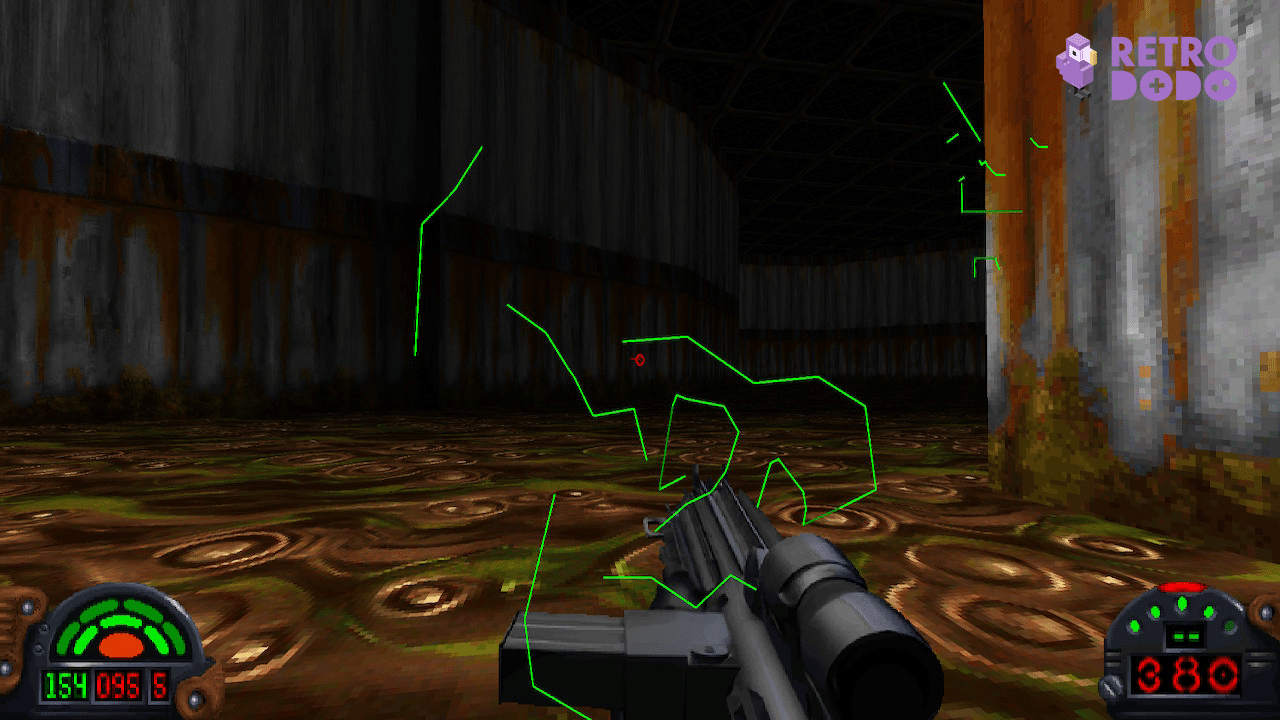Click the leftmost green status light on ammo gauge
Viewport: 1280px width, 720px height.
coord(1134,625)
